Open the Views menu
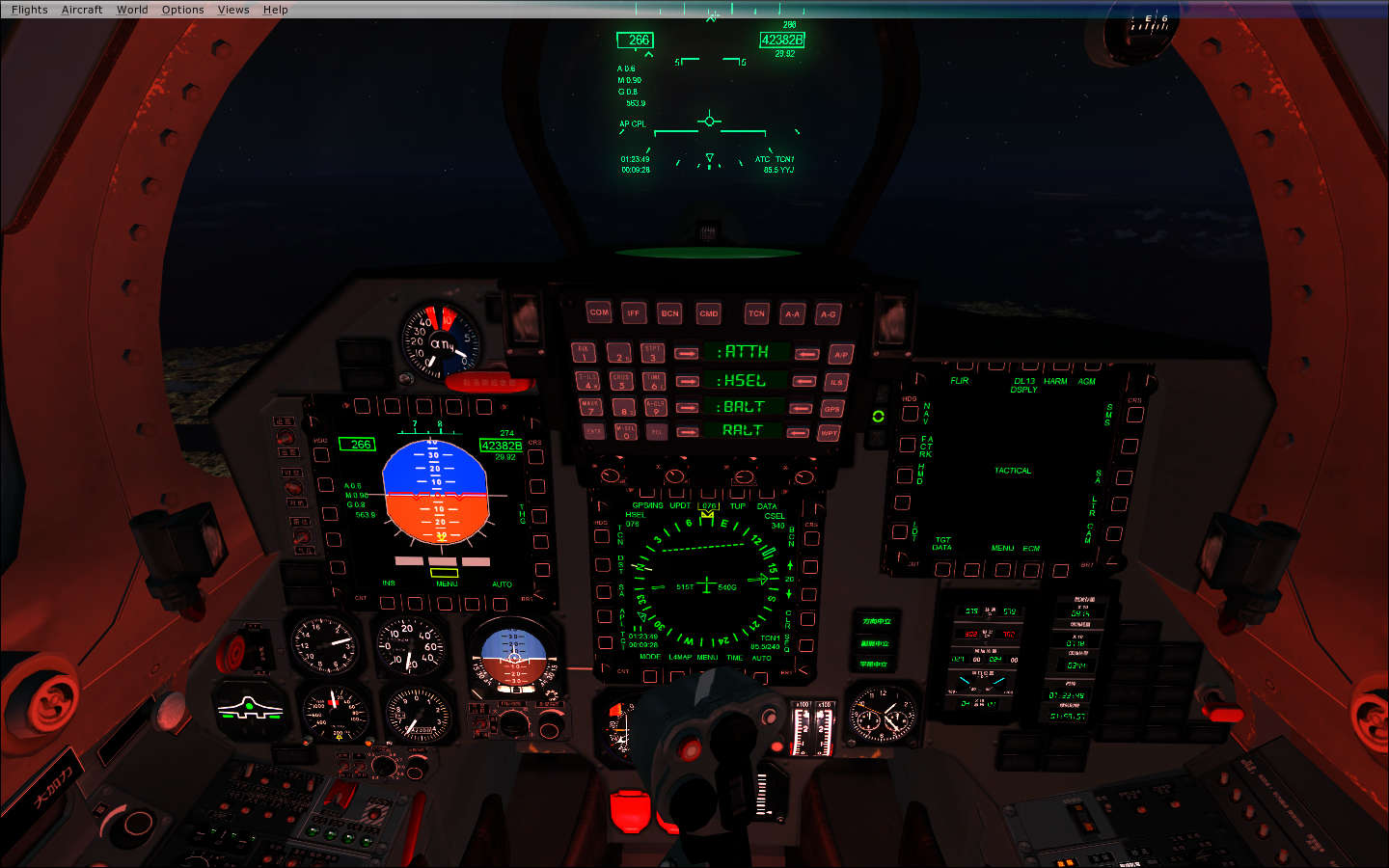Image resolution: width=1389 pixels, height=868 pixels. tap(233, 10)
